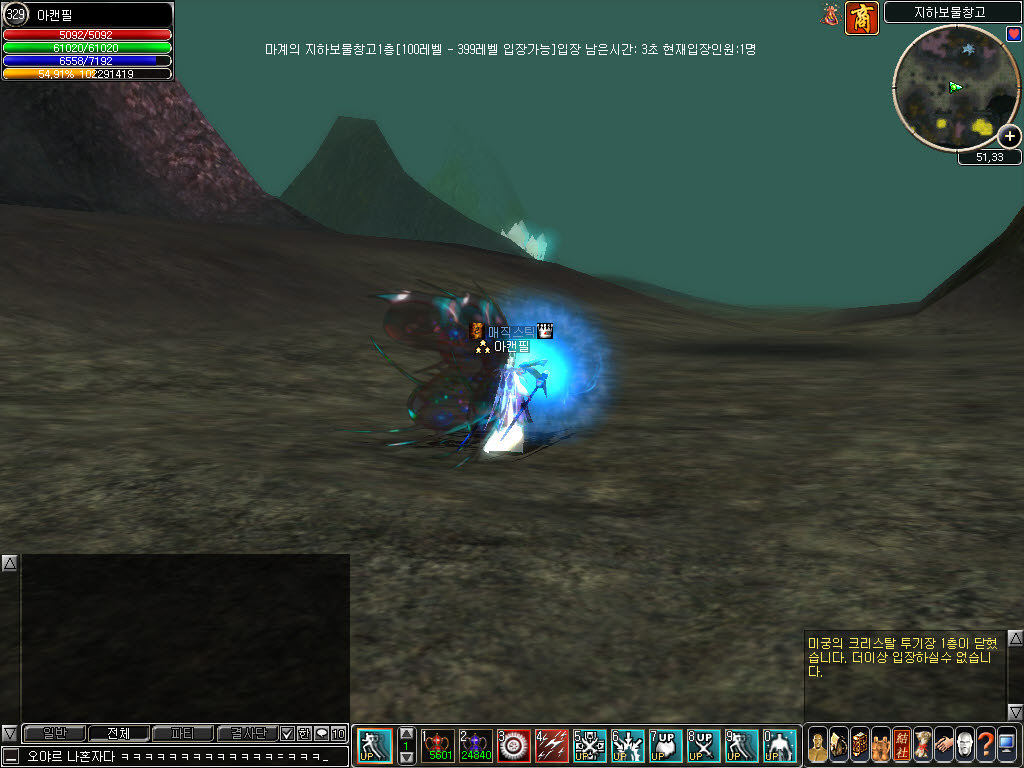Toggle the chat filter checkbox
Viewport: 1024px width, 768px height.
point(287,733)
